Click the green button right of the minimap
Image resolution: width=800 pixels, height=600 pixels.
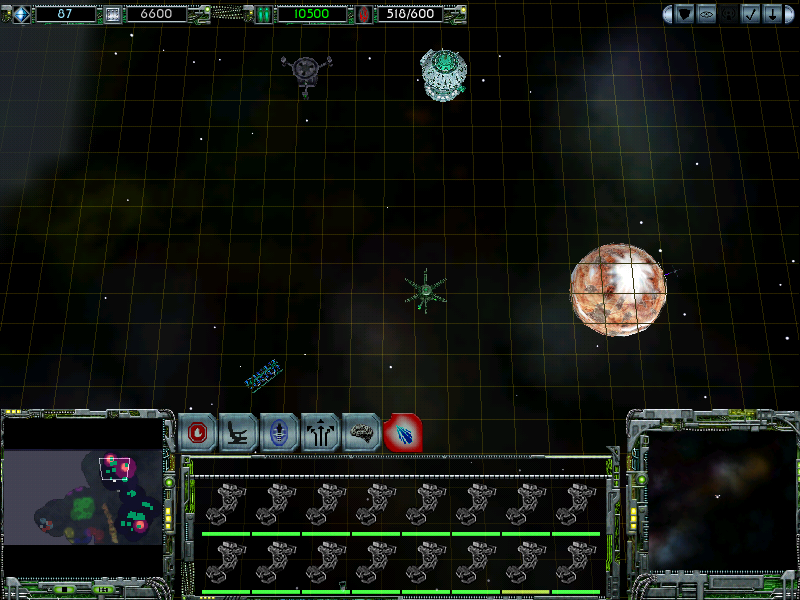coord(170,481)
